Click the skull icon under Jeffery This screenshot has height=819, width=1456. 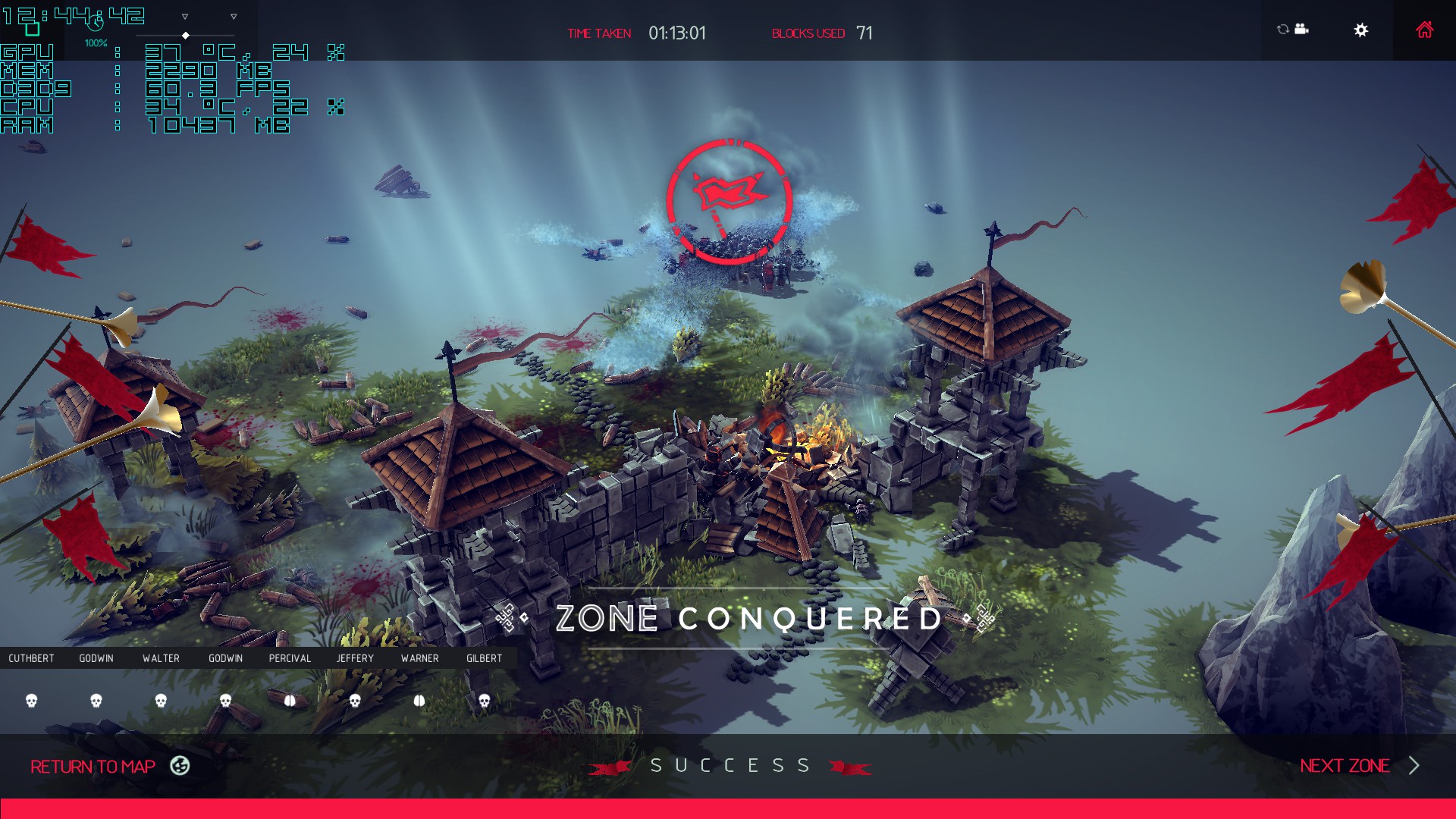tap(355, 701)
